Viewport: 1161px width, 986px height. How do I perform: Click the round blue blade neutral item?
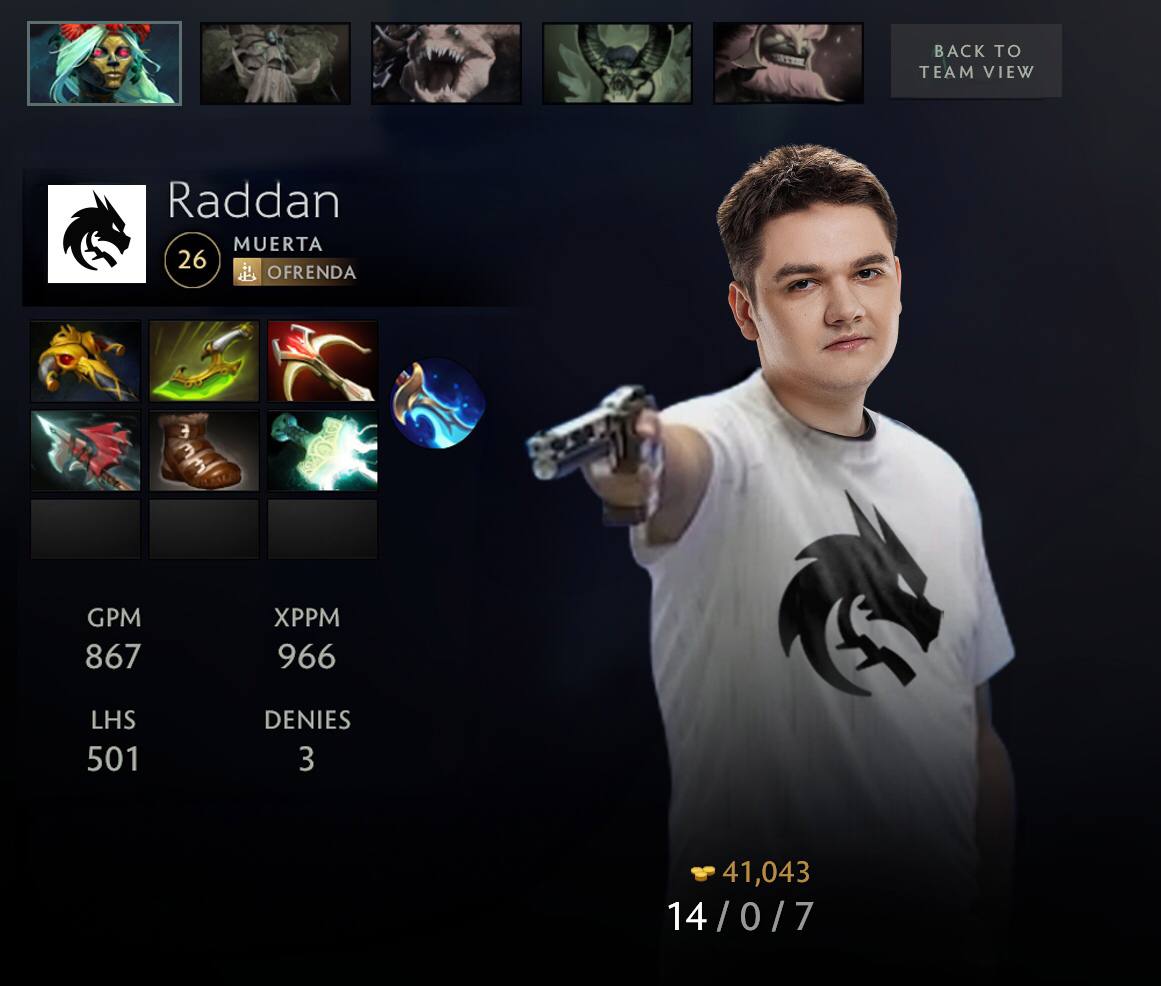tap(437, 404)
